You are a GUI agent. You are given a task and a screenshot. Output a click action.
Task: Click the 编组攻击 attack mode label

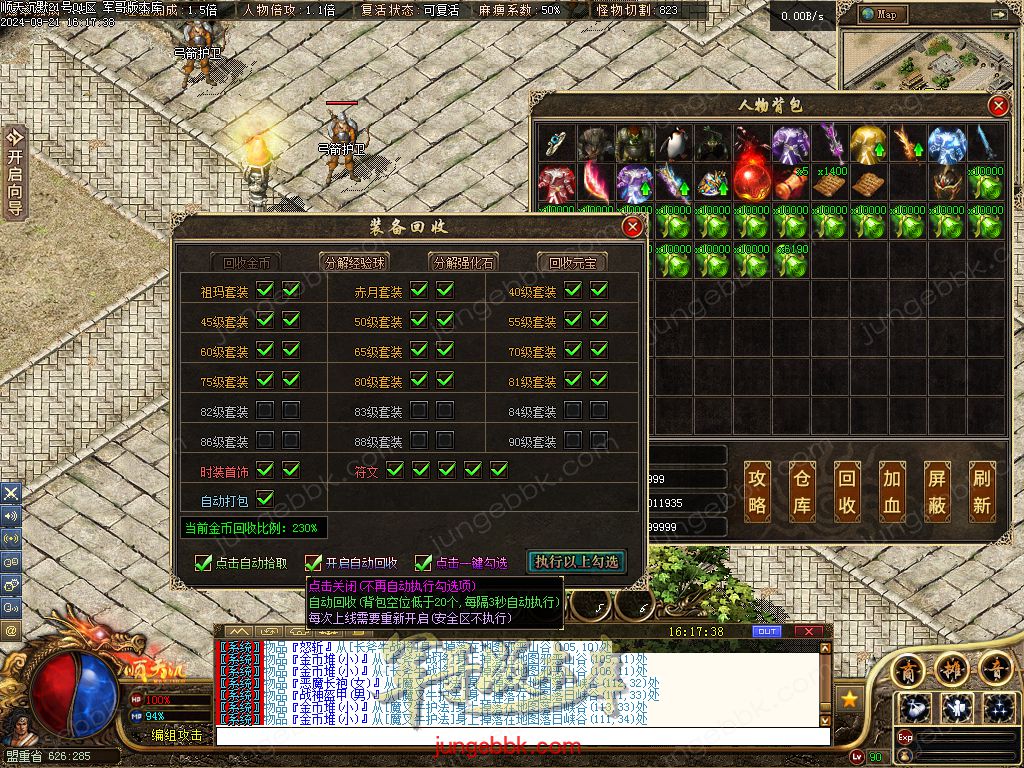[177, 735]
